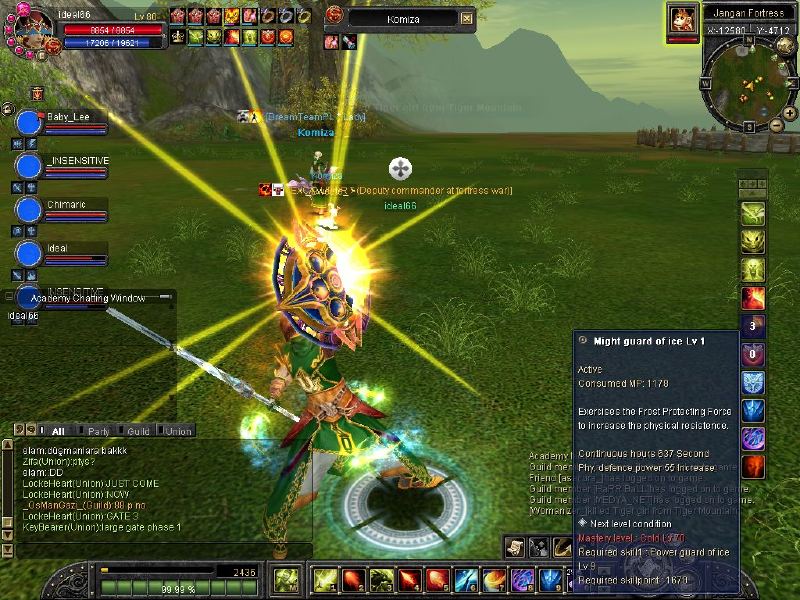
Task: Select the Academy Chatting Window title
Action: (88, 298)
